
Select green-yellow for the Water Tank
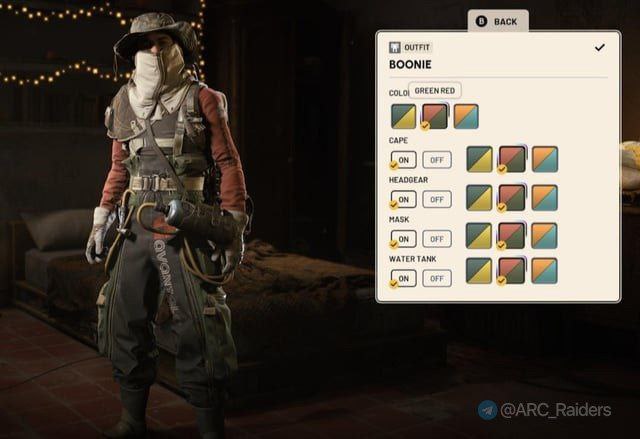click(x=480, y=272)
